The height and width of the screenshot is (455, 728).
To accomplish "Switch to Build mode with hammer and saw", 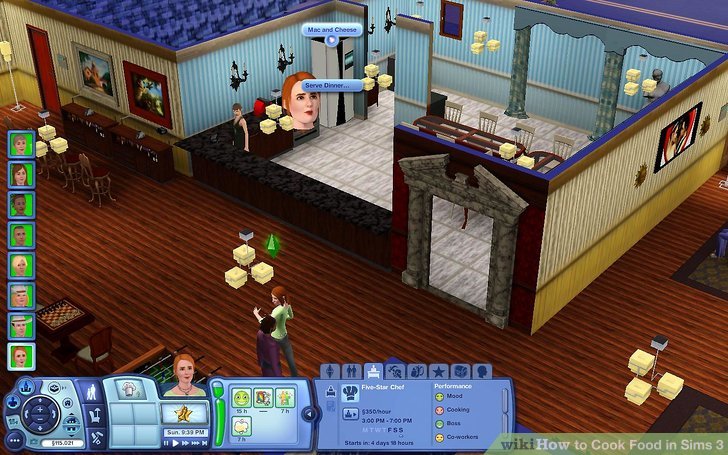I will (96, 437).
